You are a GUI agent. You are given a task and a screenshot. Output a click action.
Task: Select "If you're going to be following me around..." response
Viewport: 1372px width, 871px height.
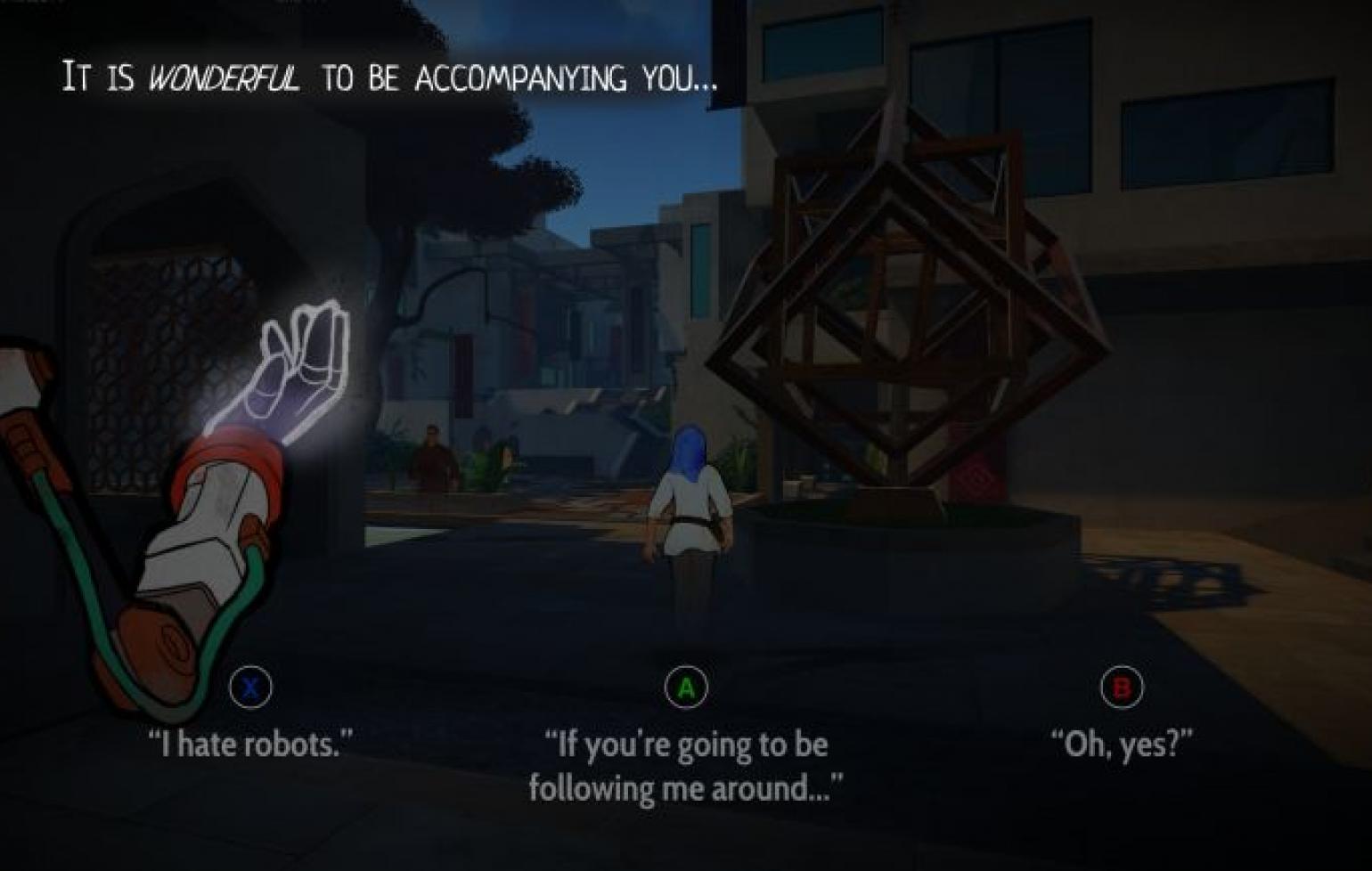[x=685, y=765]
